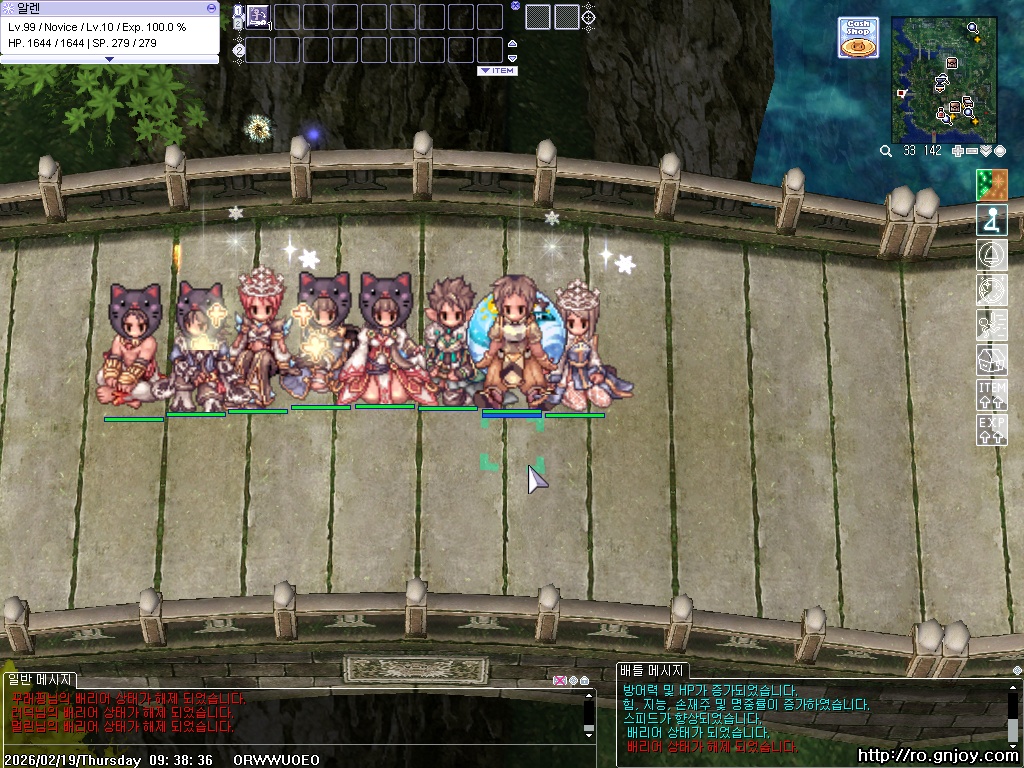Click the EXP boost status icon
The width and height of the screenshot is (1024, 768).
pos(991,430)
